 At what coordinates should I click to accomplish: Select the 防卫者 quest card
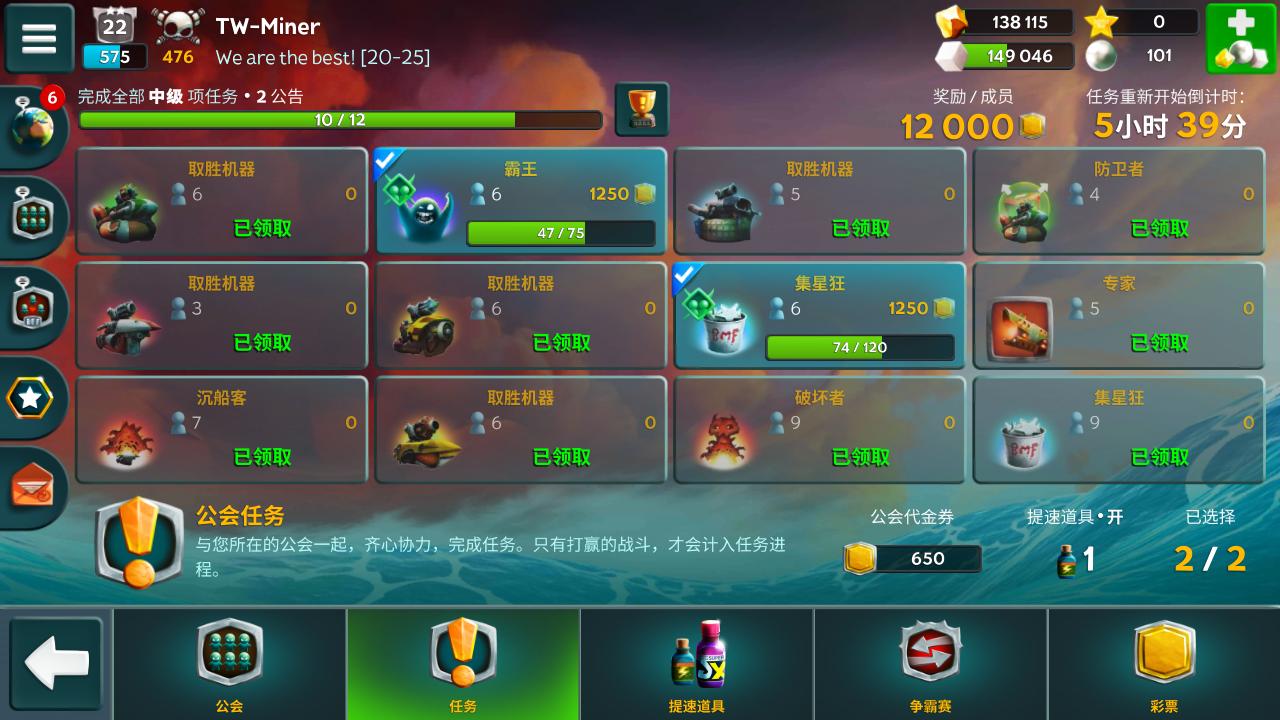pyautogui.click(x=1118, y=200)
